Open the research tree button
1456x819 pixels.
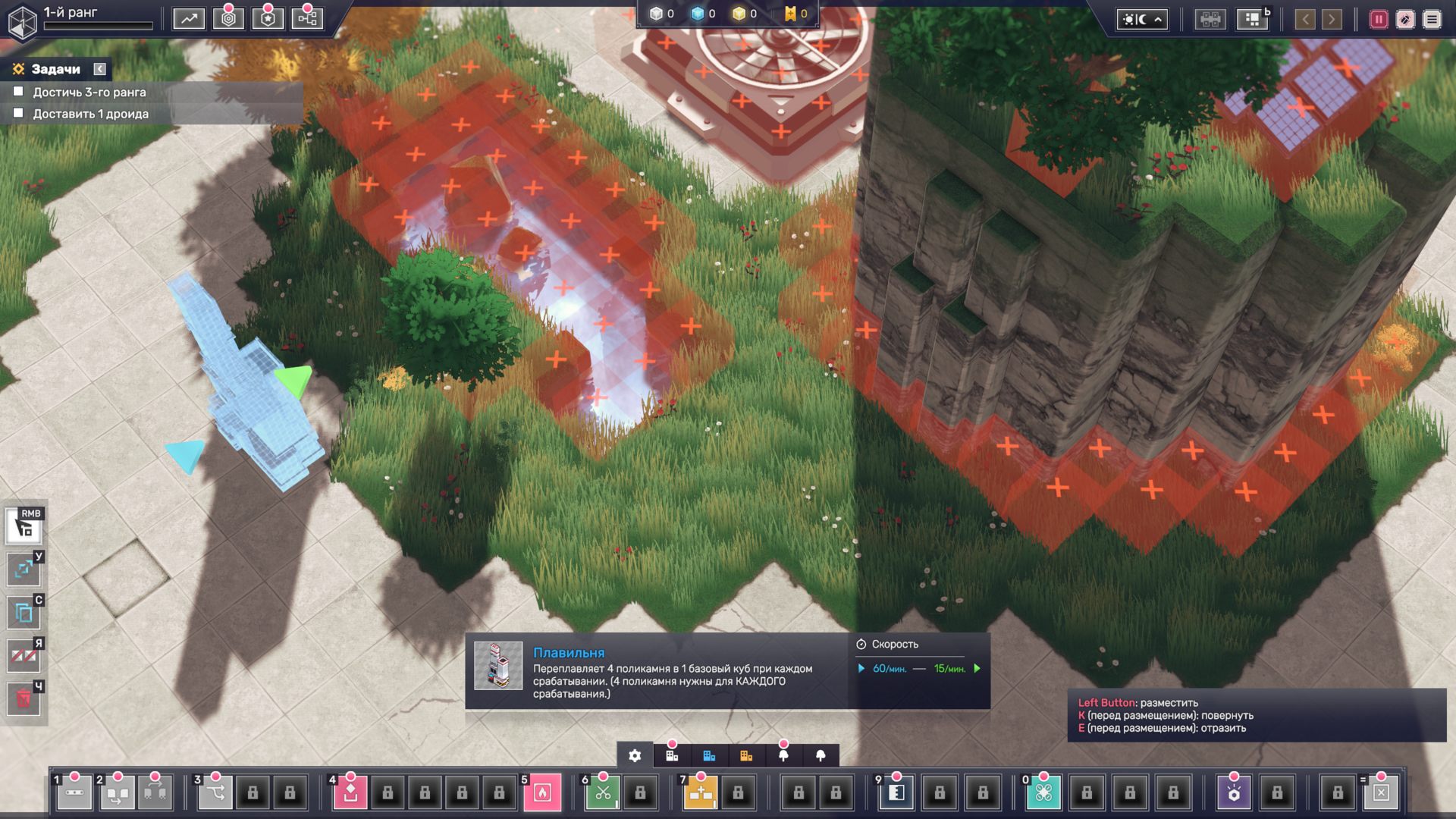point(307,19)
